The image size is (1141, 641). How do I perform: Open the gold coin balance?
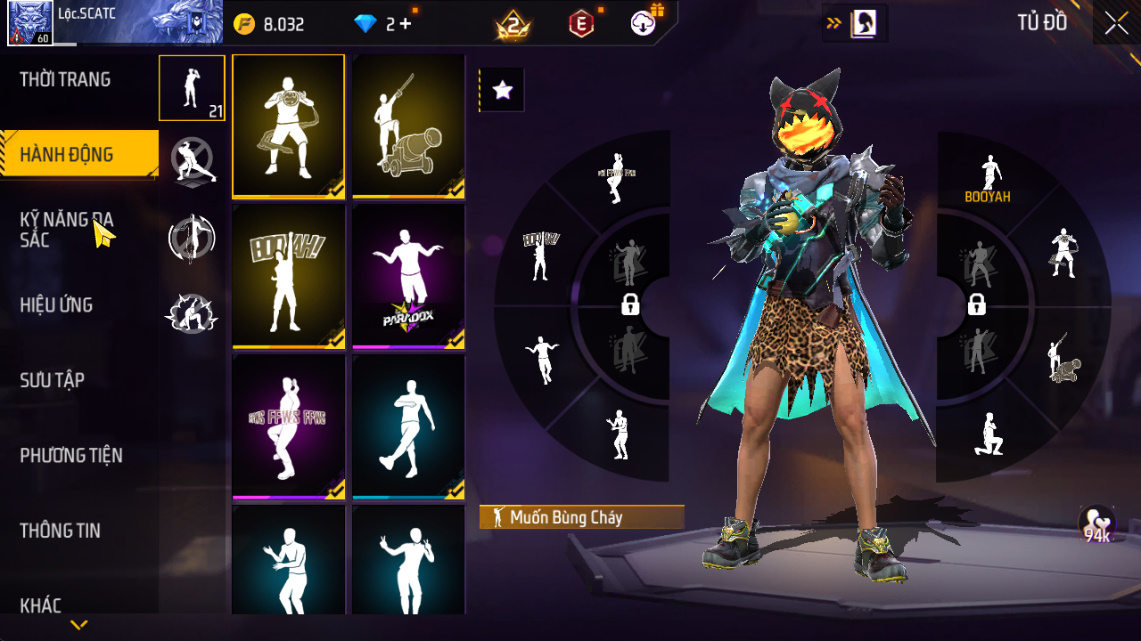pos(270,24)
